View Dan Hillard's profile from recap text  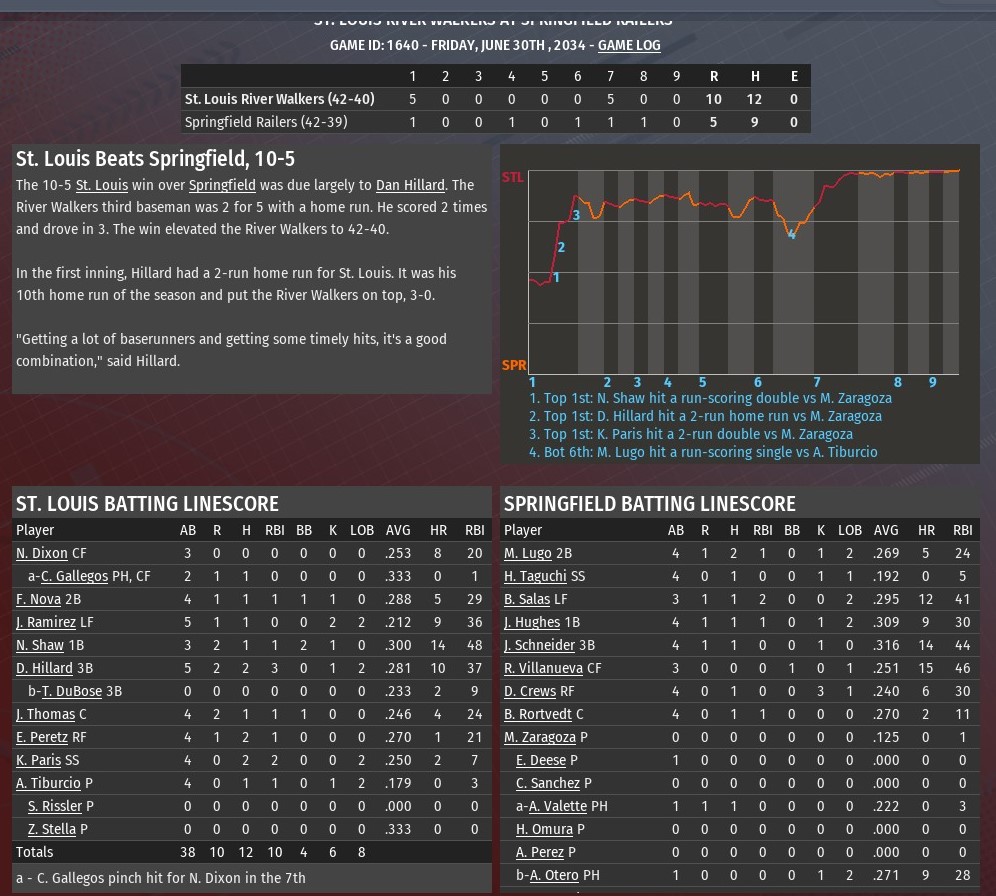pos(410,185)
